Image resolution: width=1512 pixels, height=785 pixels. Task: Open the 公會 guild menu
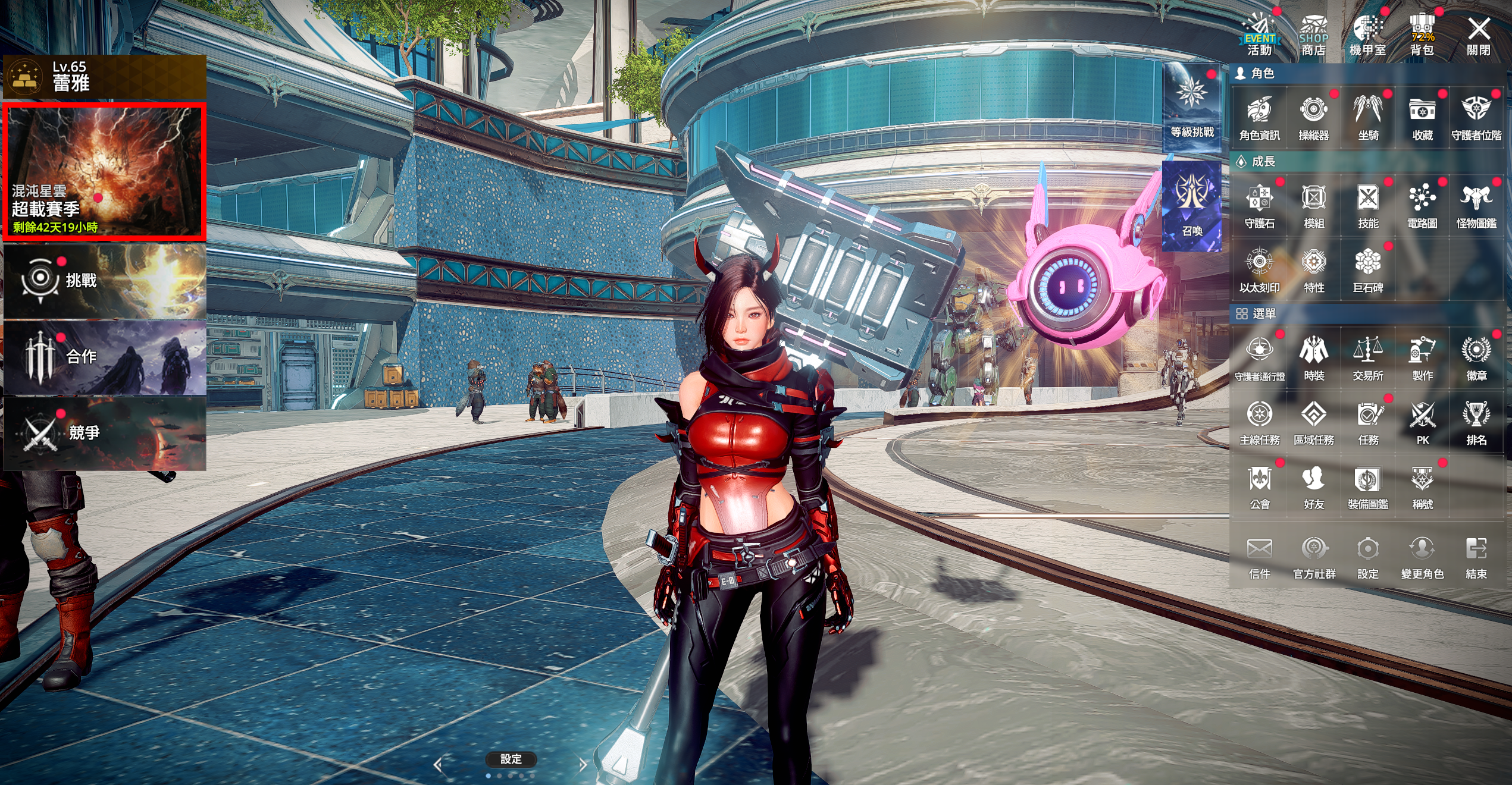(x=1259, y=486)
